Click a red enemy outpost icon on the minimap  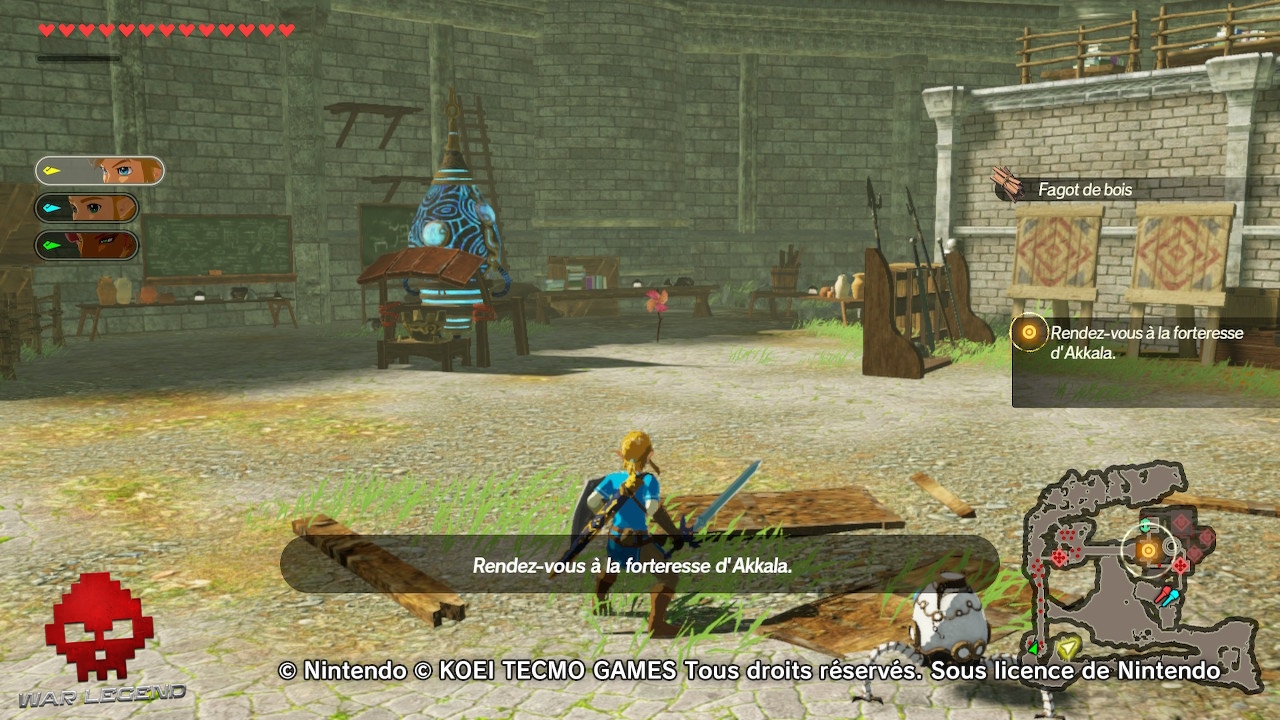pyautogui.click(x=1059, y=556)
